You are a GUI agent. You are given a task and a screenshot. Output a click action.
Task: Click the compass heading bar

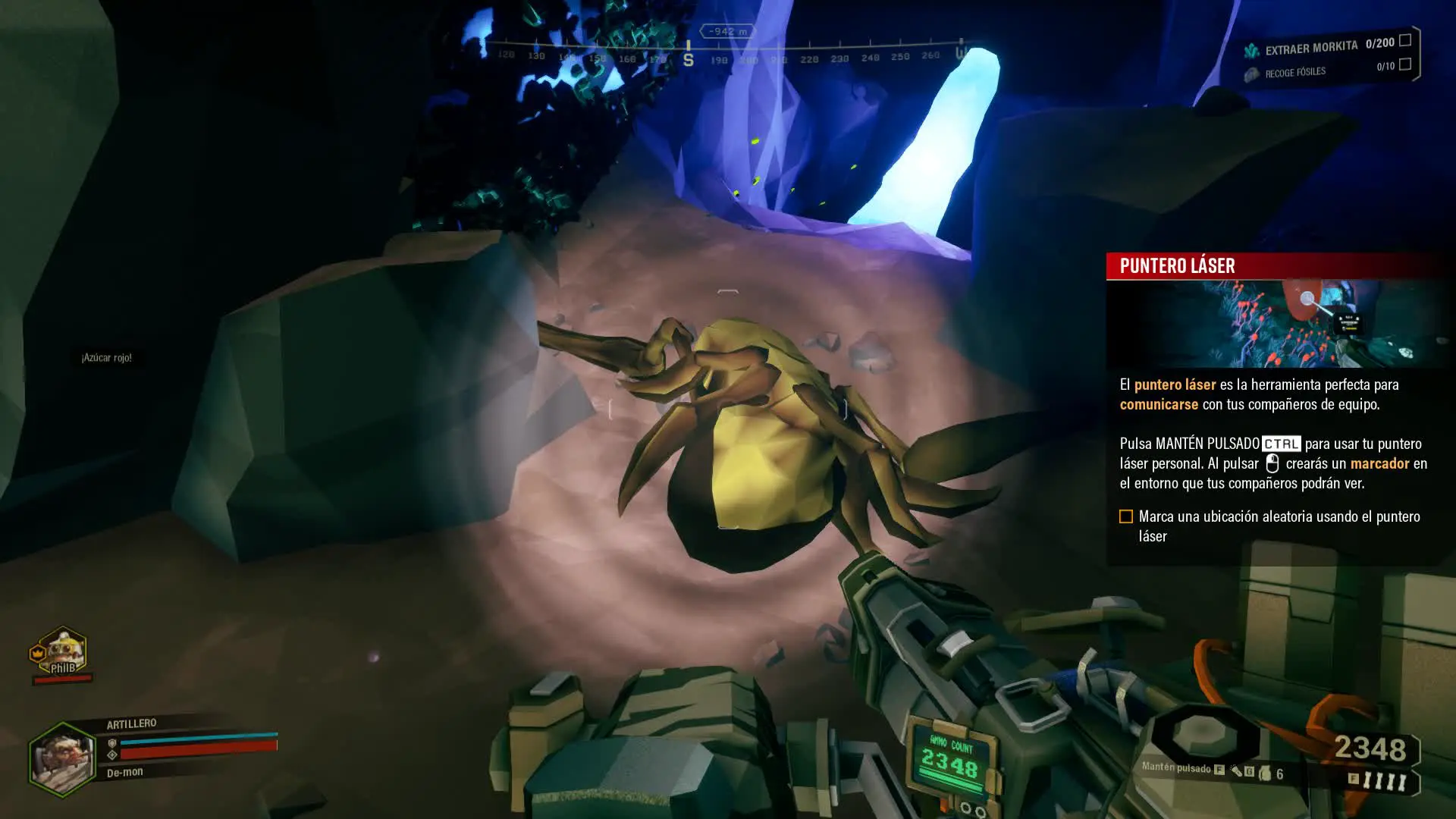728,56
